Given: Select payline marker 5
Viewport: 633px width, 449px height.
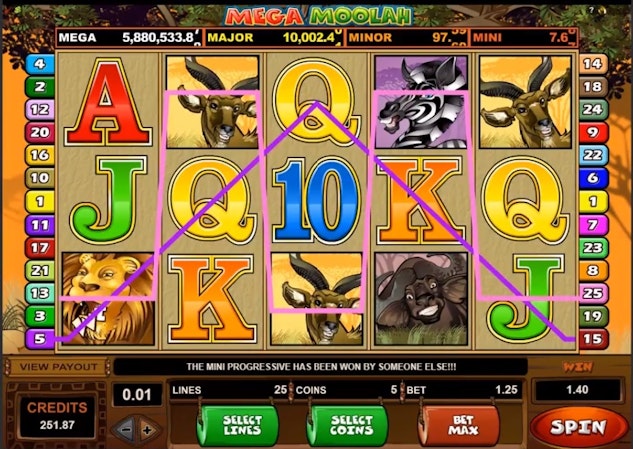Looking at the screenshot, I should coord(41,337).
